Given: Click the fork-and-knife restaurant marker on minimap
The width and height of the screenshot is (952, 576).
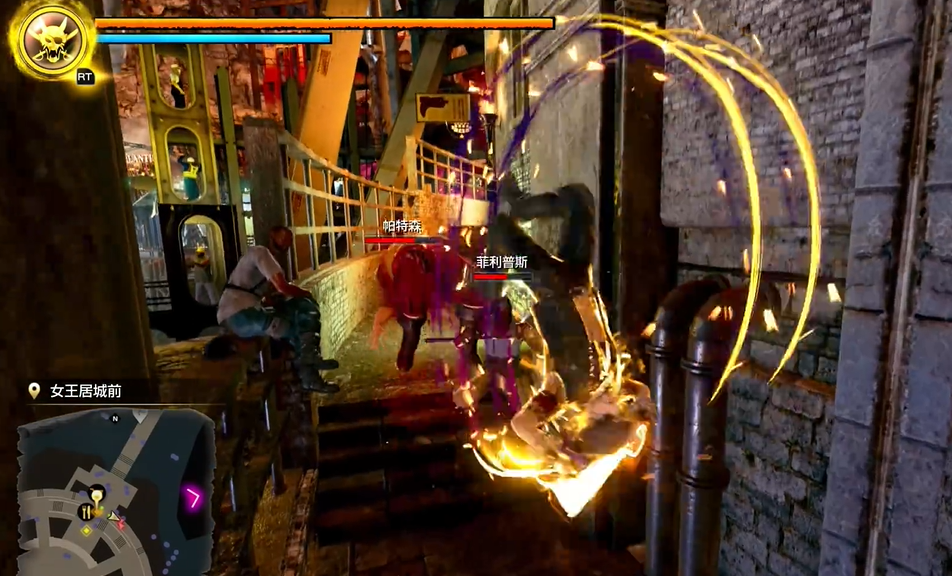Looking at the screenshot, I should 86,511.
